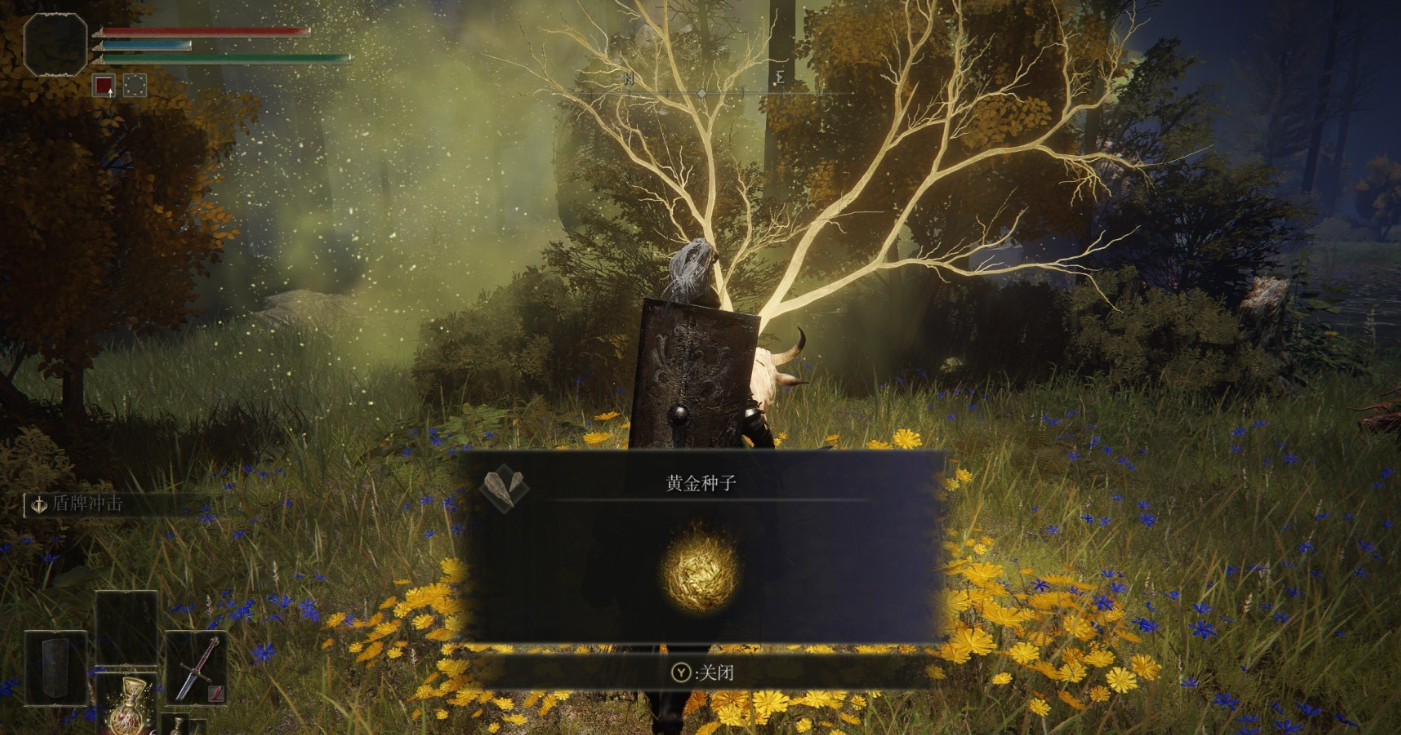Click the bleed status icon on the dagger slot

(x=215, y=693)
